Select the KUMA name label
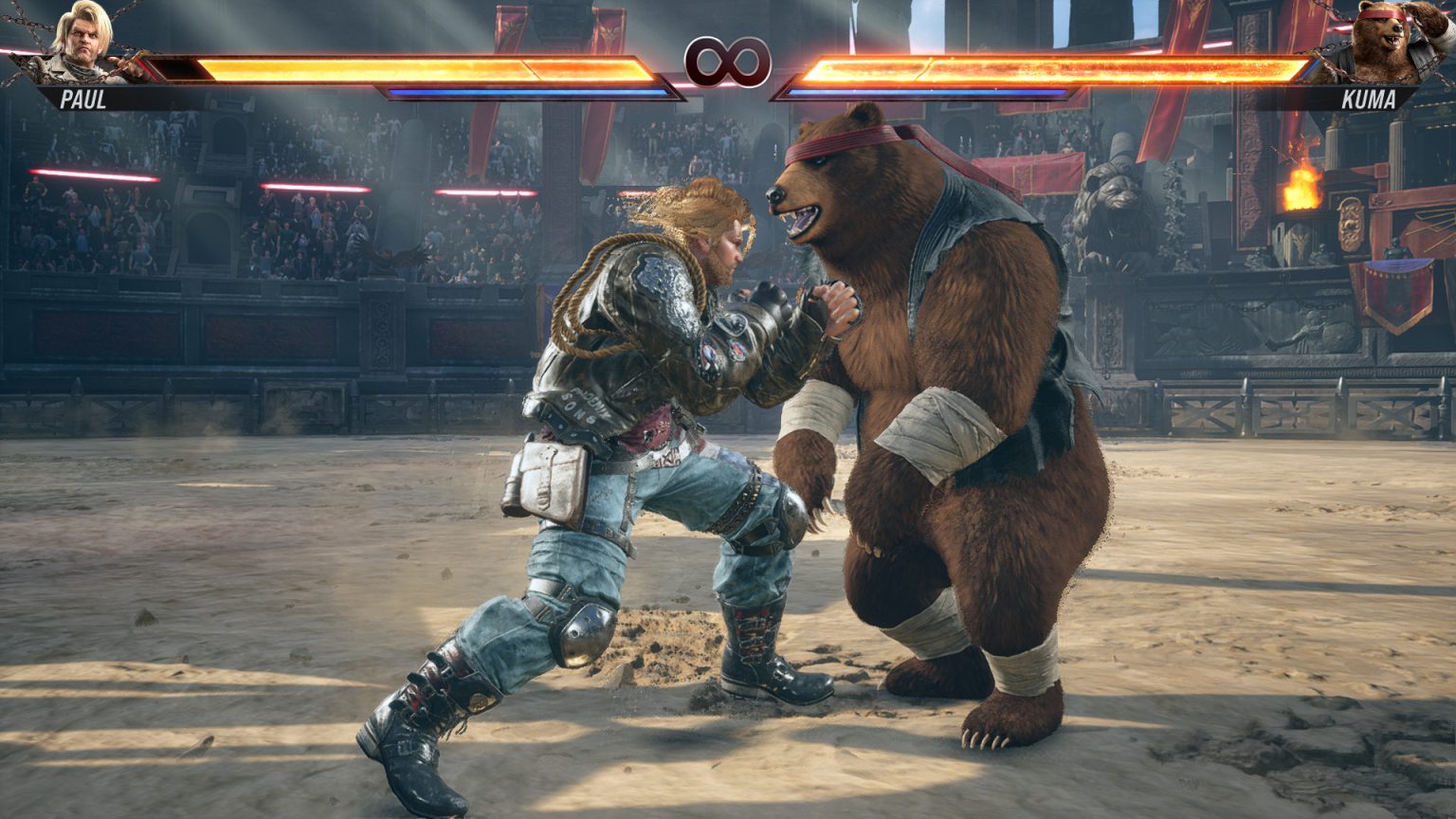 pyautogui.click(x=1371, y=99)
